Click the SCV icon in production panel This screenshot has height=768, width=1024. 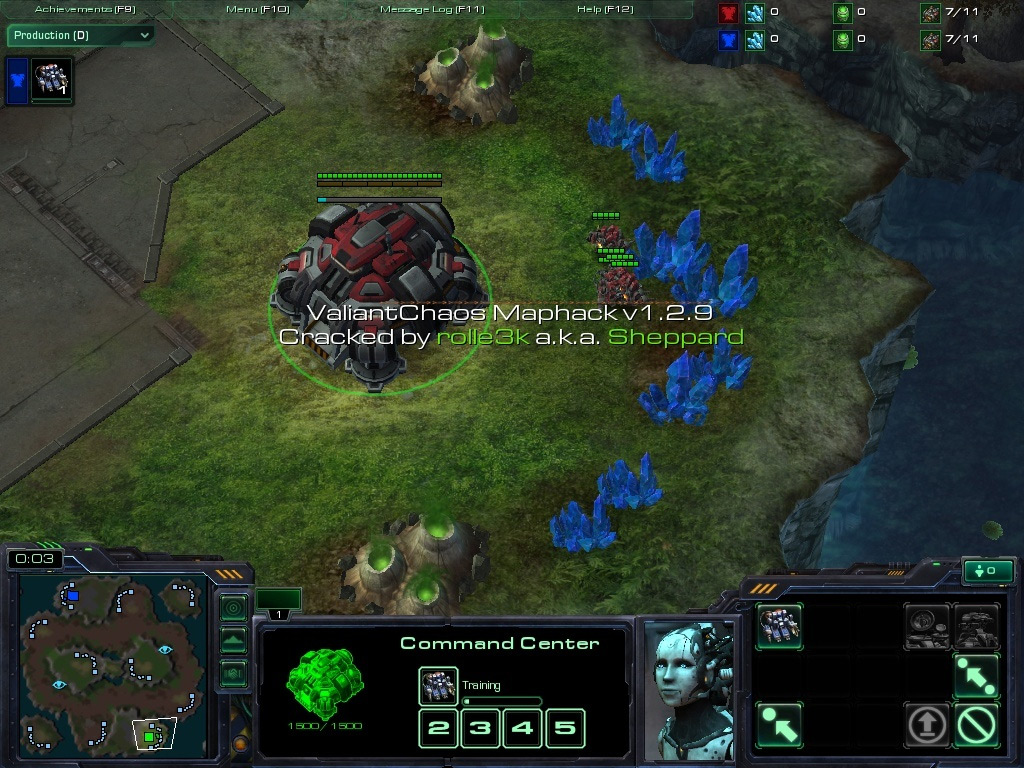50,80
